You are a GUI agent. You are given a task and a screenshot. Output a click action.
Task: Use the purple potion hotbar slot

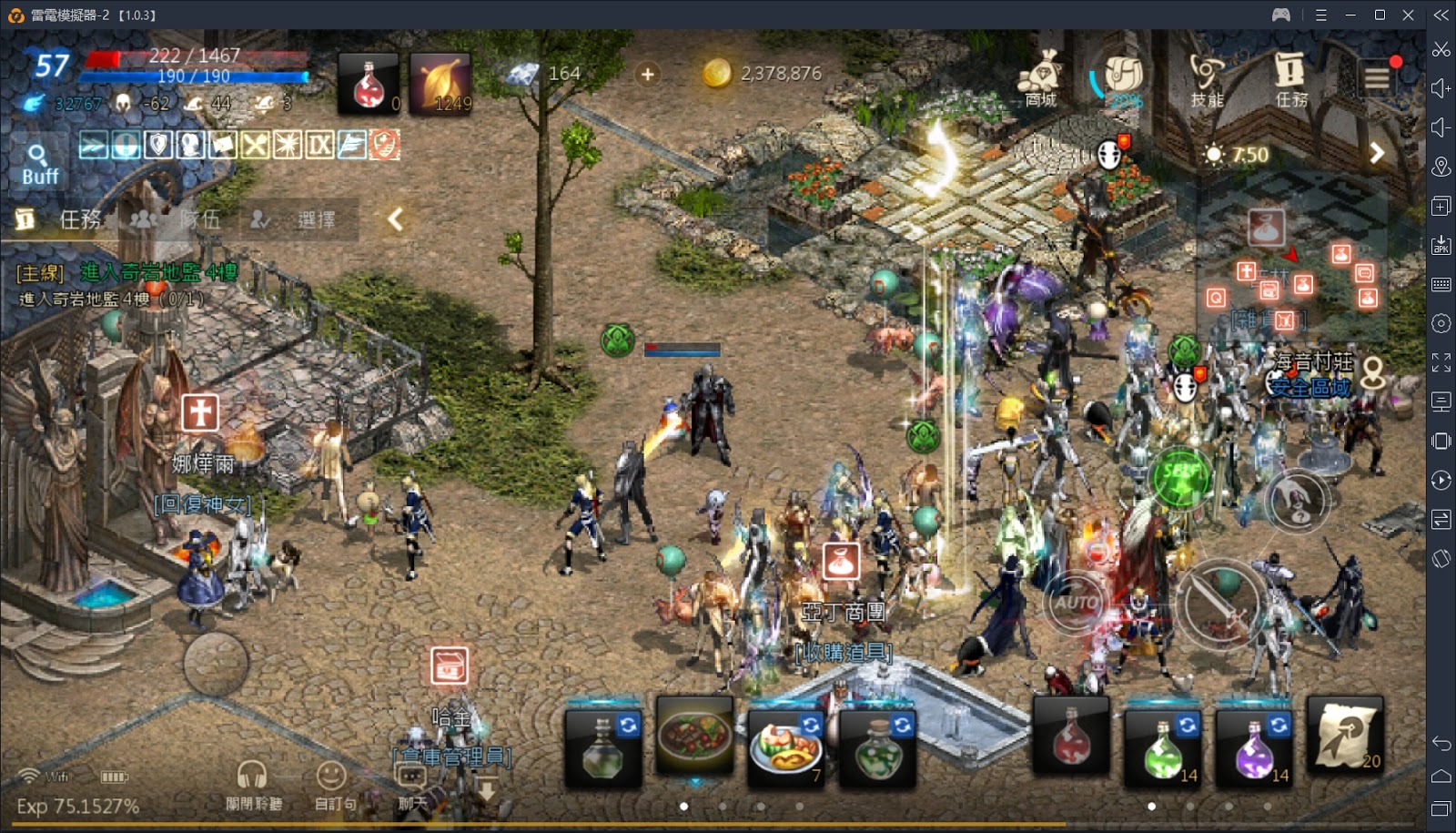point(1255,747)
